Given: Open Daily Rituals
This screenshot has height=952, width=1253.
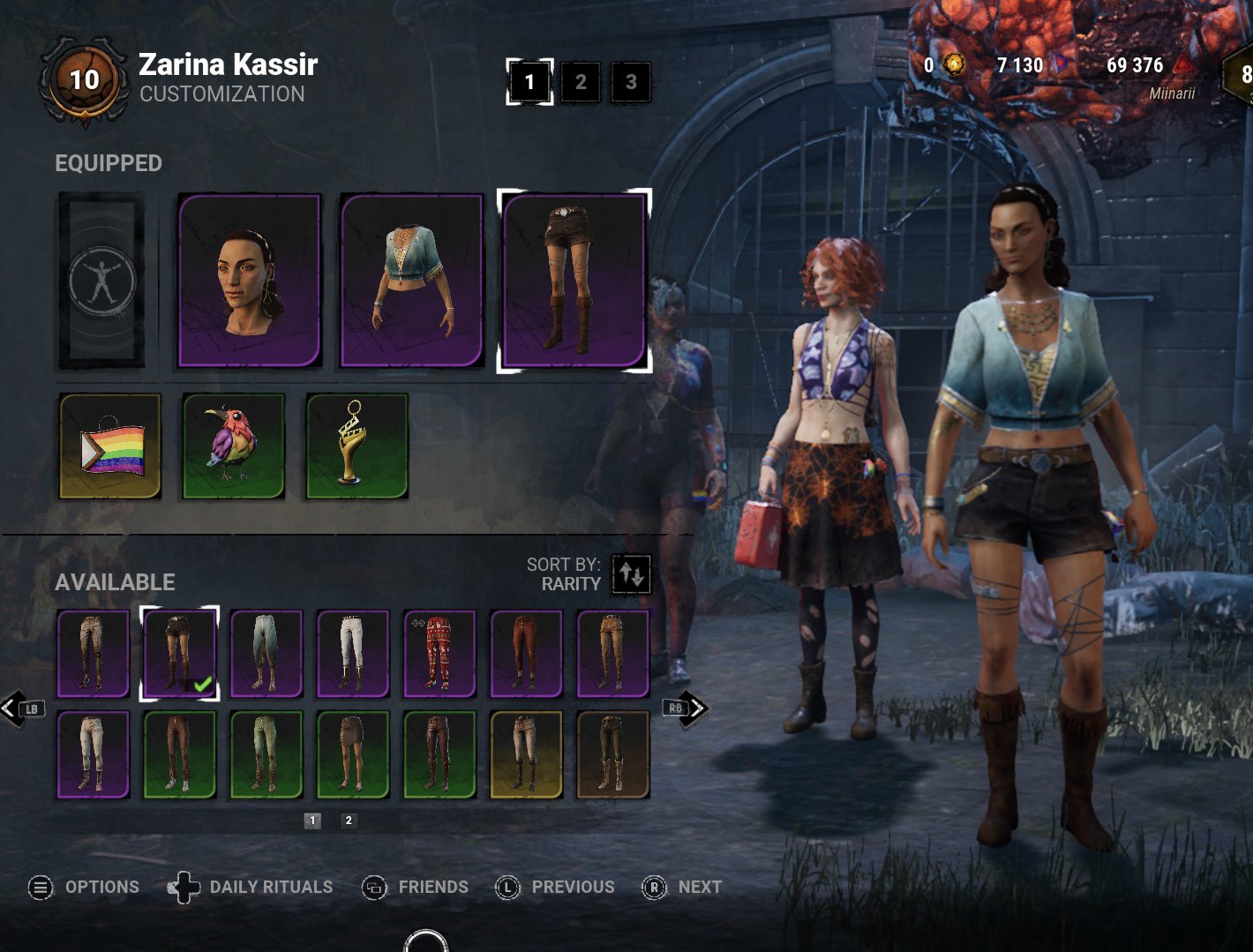Looking at the screenshot, I should 251,888.
